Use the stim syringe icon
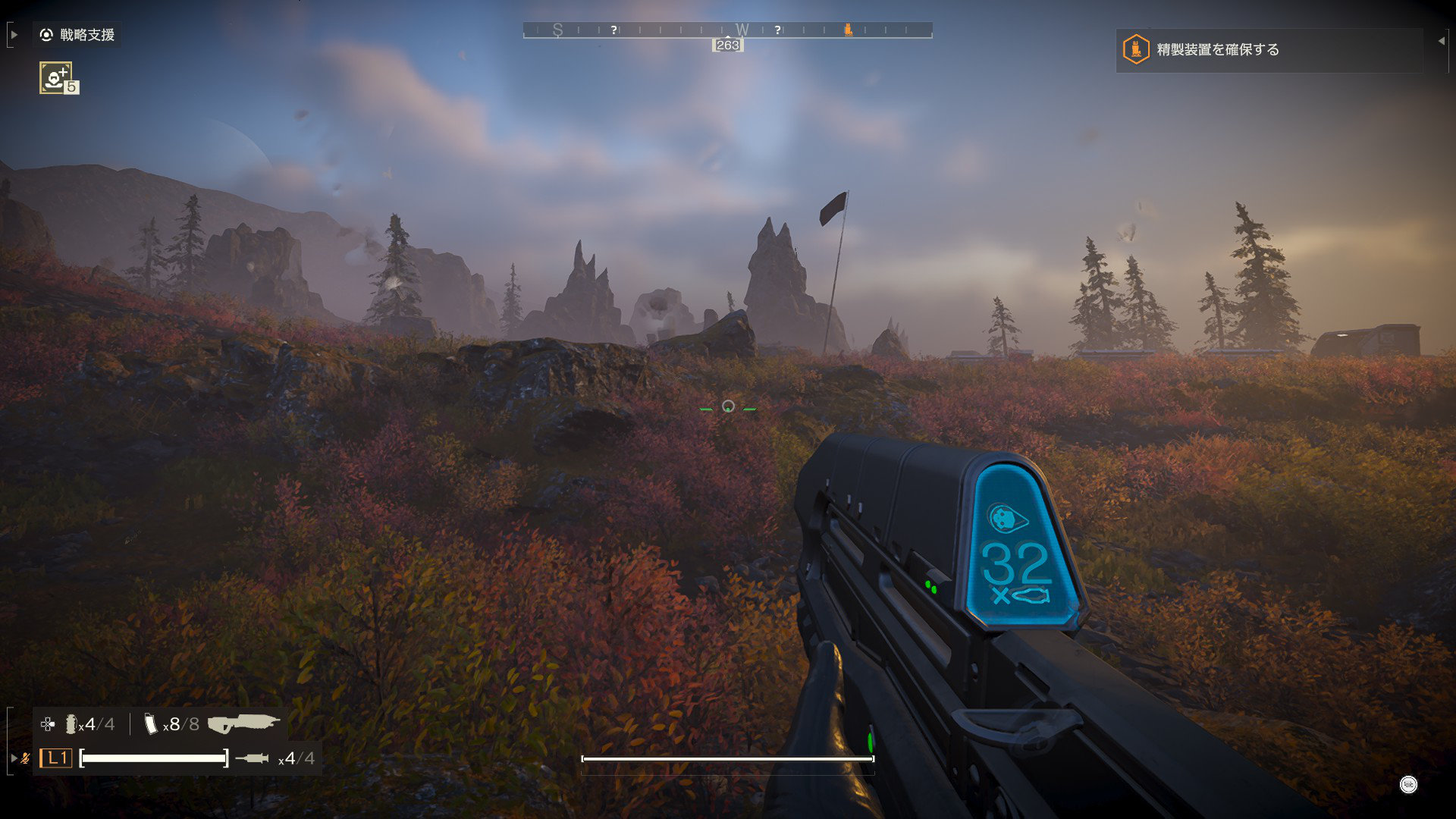This screenshot has height=819, width=1456. point(252,758)
